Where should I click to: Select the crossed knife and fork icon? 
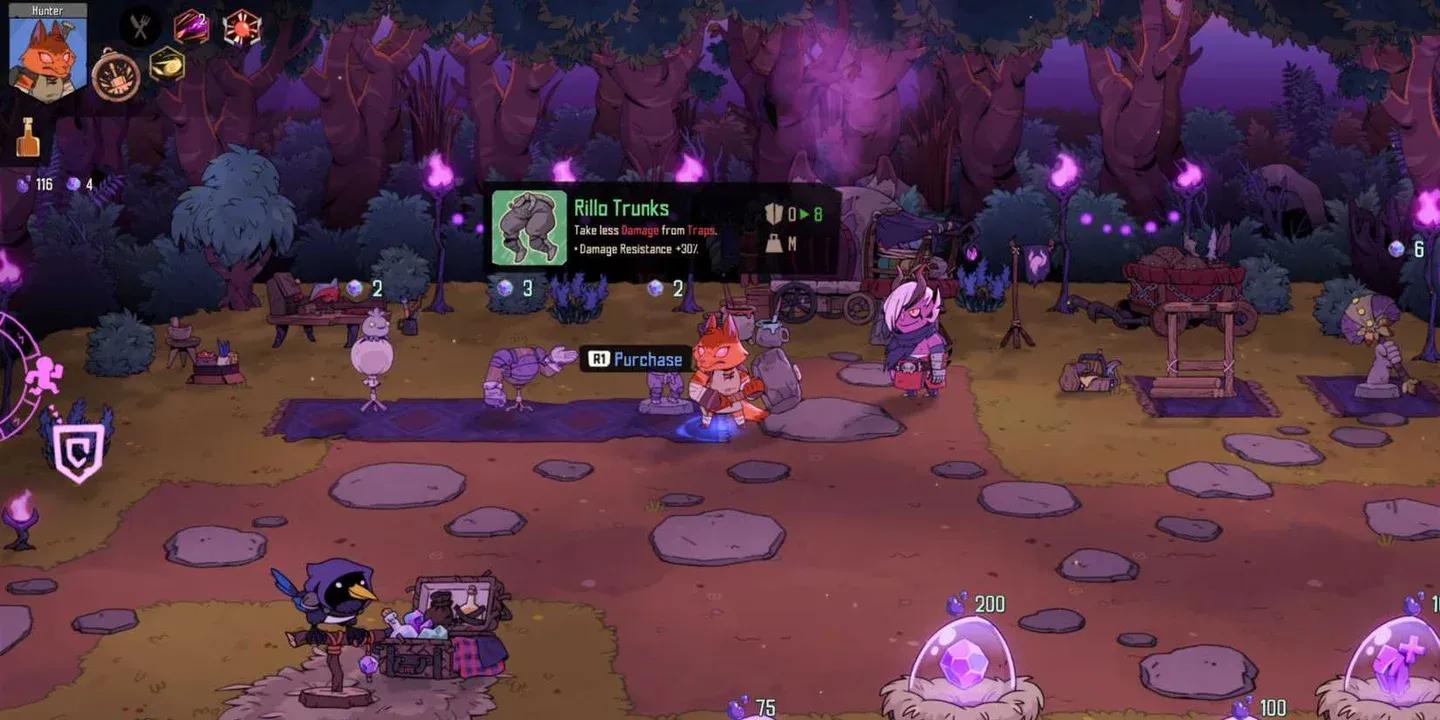(x=140, y=27)
